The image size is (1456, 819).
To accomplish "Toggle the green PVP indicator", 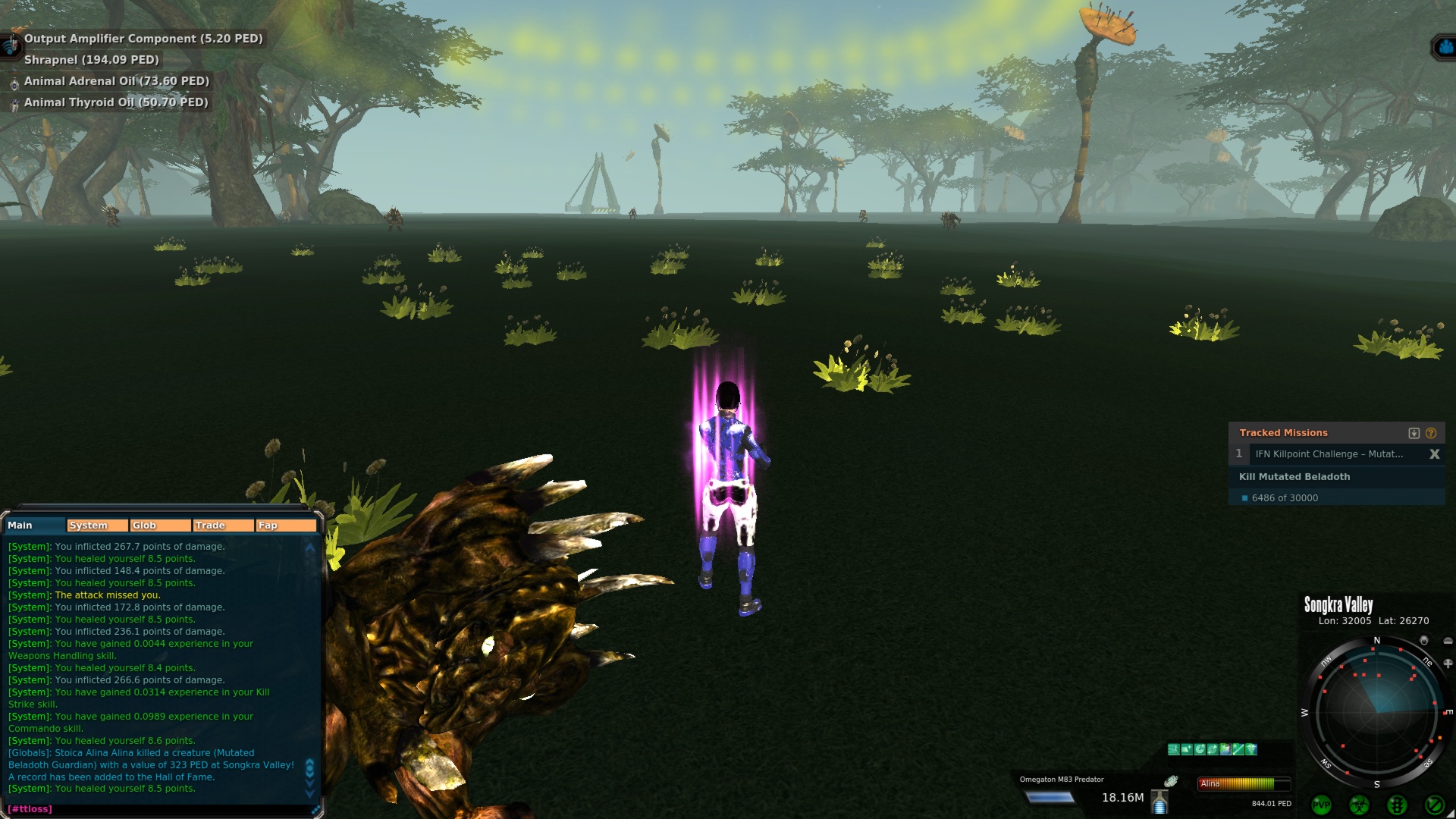I will [x=1322, y=805].
